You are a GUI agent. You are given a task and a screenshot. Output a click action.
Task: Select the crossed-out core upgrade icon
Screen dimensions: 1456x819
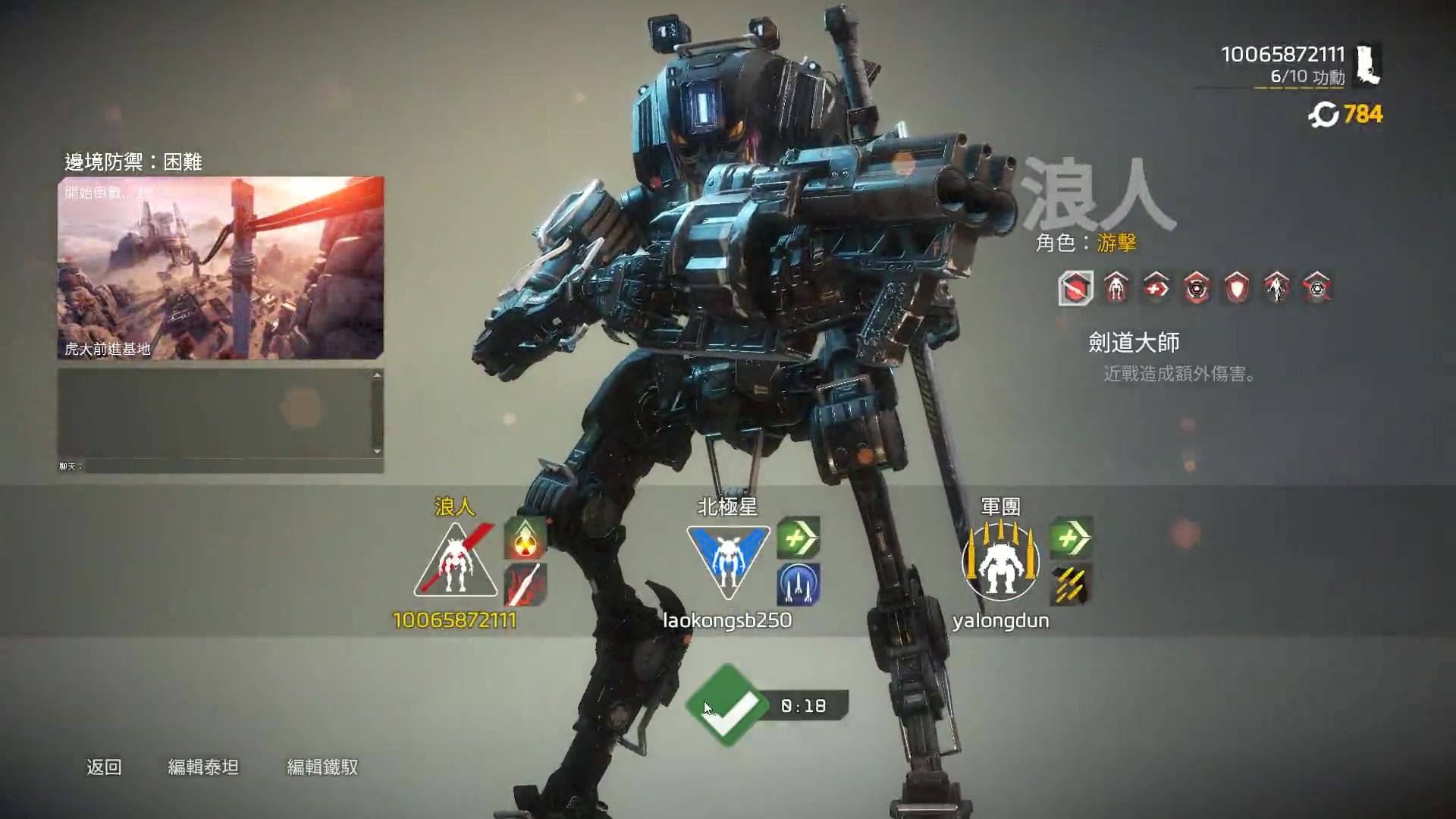pos(1316,288)
